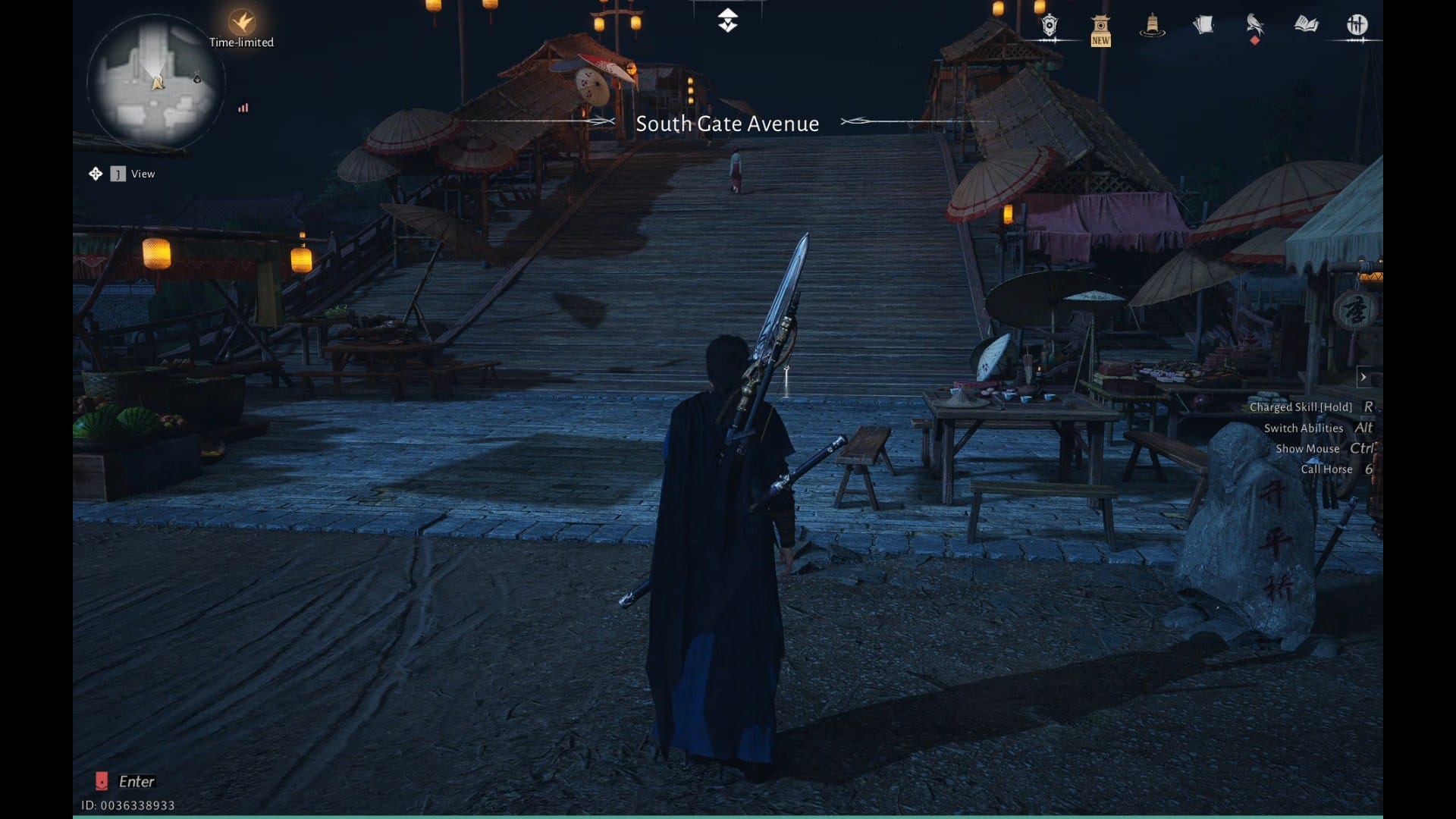Image resolution: width=1456 pixels, height=819 pixels.
Task: Click the quest tracker diamond beside View
Action: 96,174
